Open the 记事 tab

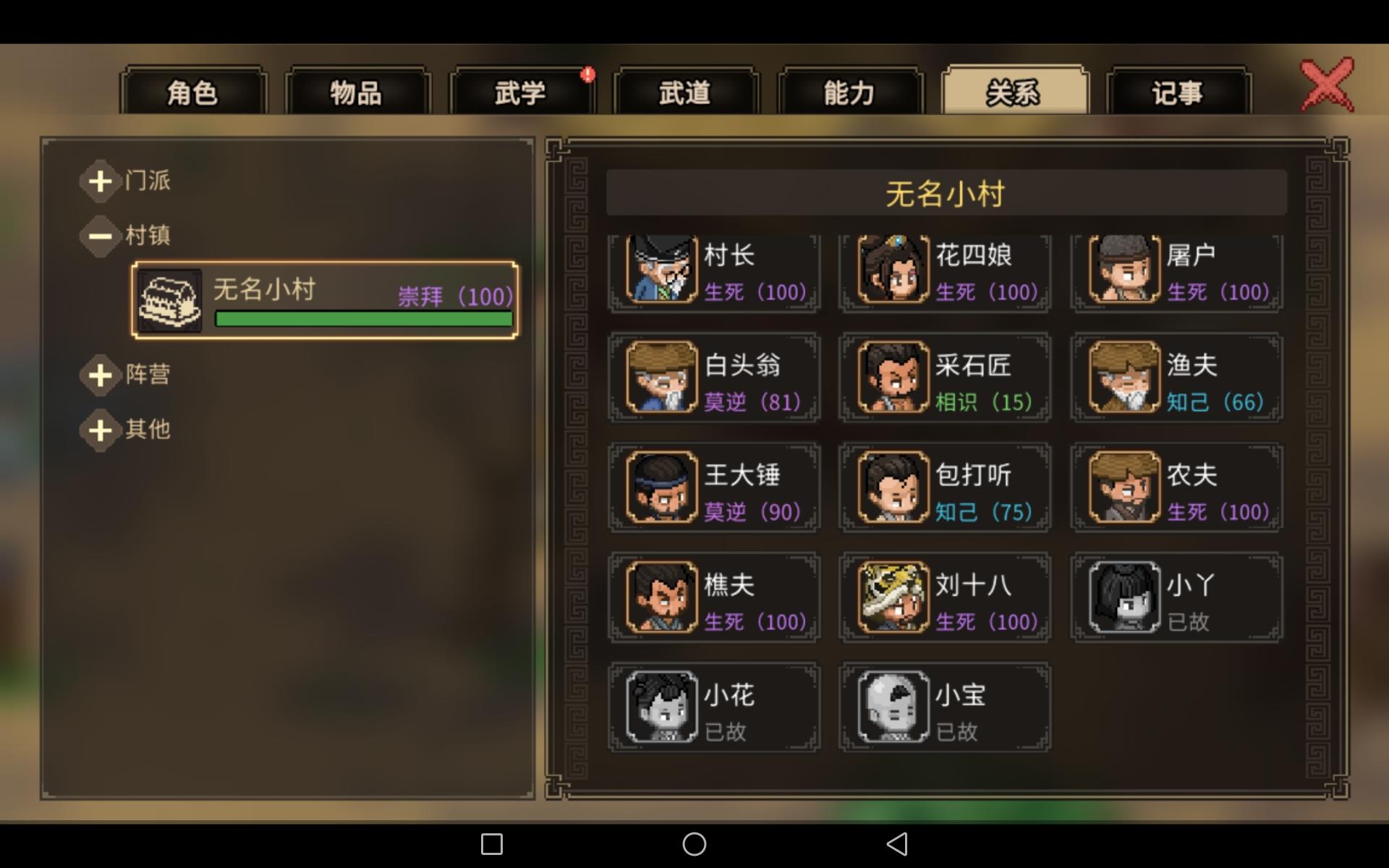click(x=1176, y=93)
